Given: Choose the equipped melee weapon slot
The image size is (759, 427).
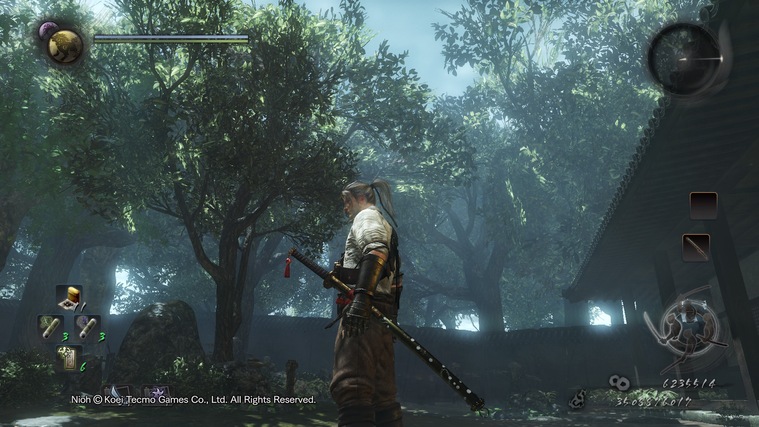Looking at the screenshot, I should pyautogui.click(x=696, y=247).
